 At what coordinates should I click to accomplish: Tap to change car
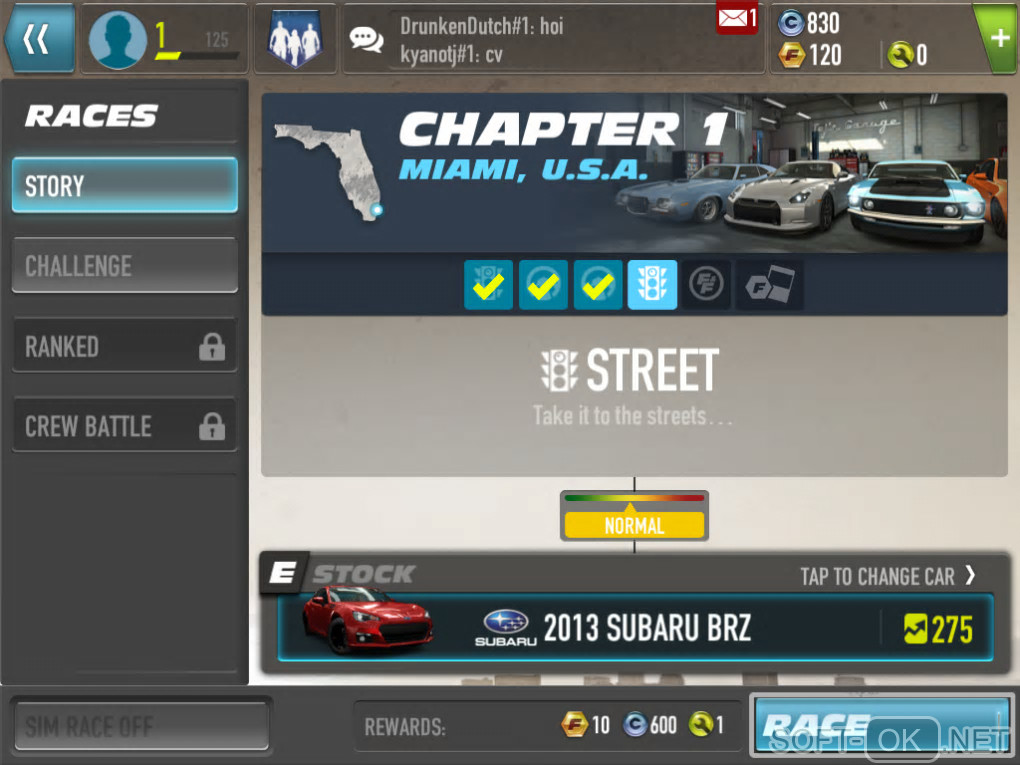pos(887,576)
